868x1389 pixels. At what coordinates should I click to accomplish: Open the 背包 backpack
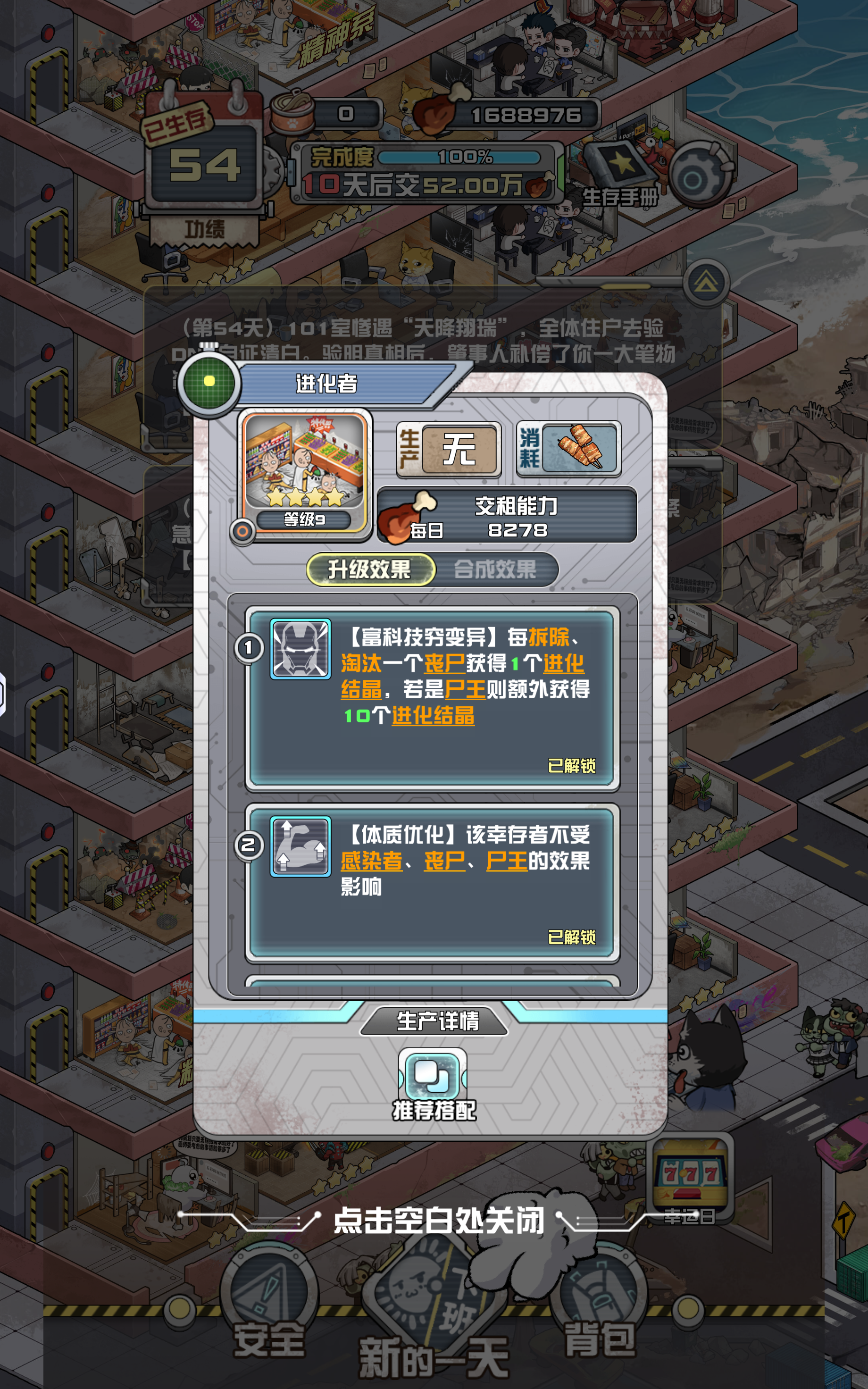coord(599,1314)
